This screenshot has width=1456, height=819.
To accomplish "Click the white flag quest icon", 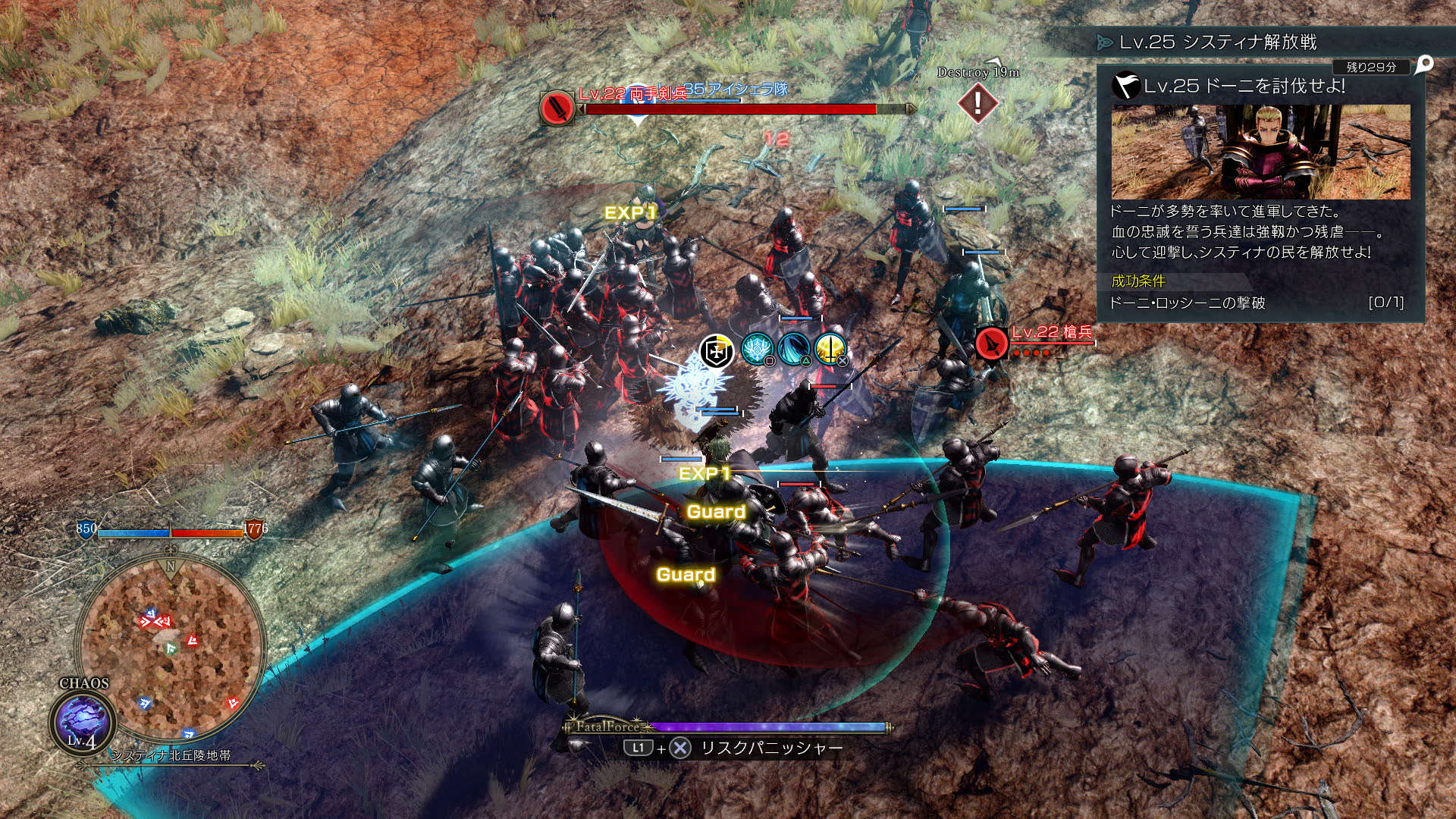I will (1126, 85).
